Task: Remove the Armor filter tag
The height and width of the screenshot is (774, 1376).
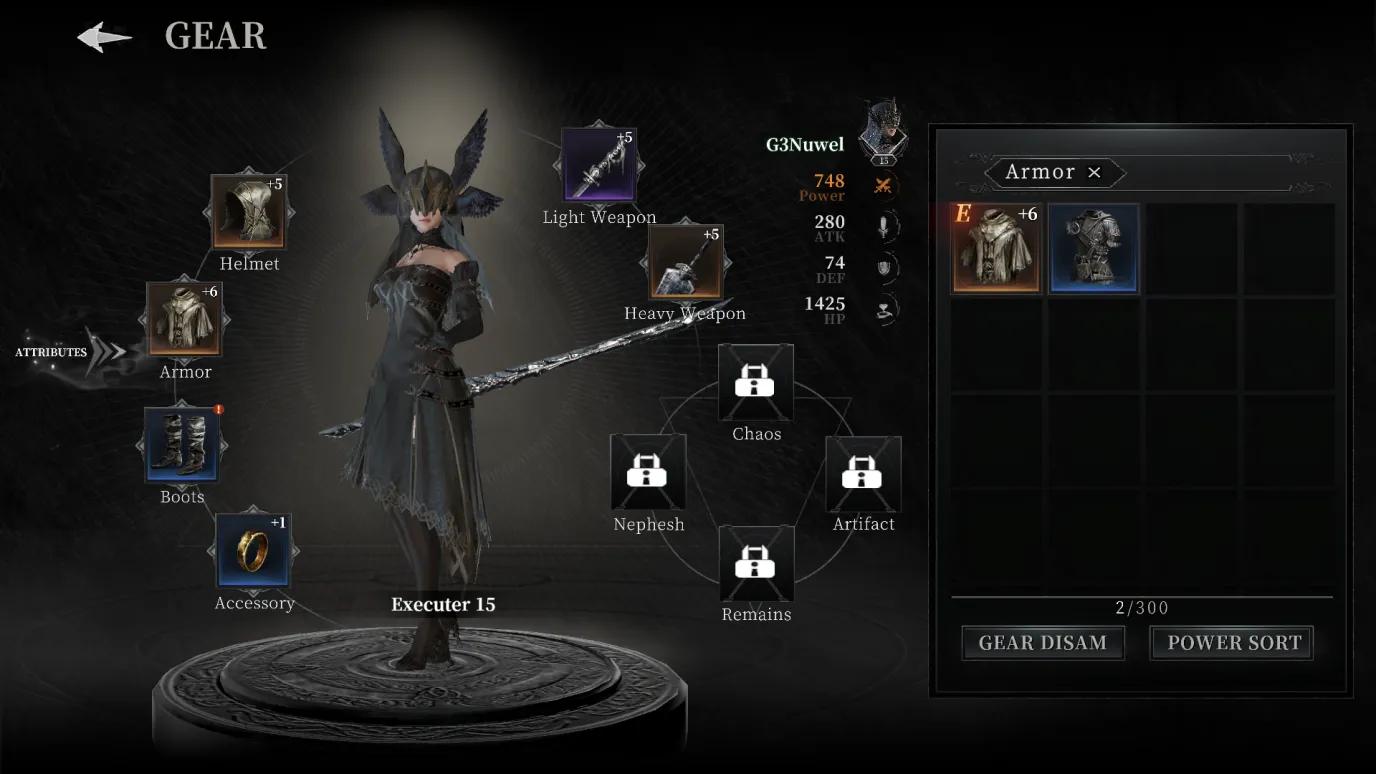Action: pos(1094,173)
